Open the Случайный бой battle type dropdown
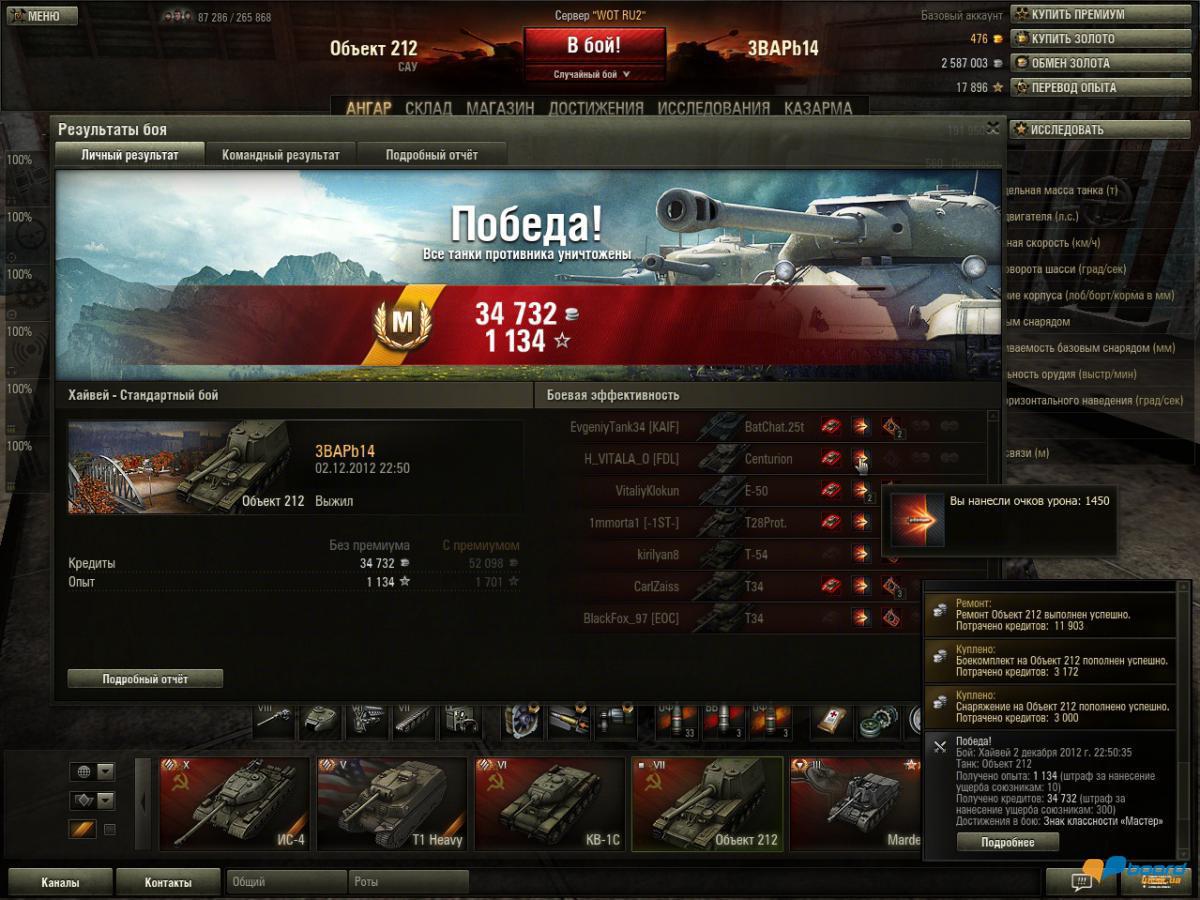The height and width of the screenshot is (900, 1200). tap(594, 74)
